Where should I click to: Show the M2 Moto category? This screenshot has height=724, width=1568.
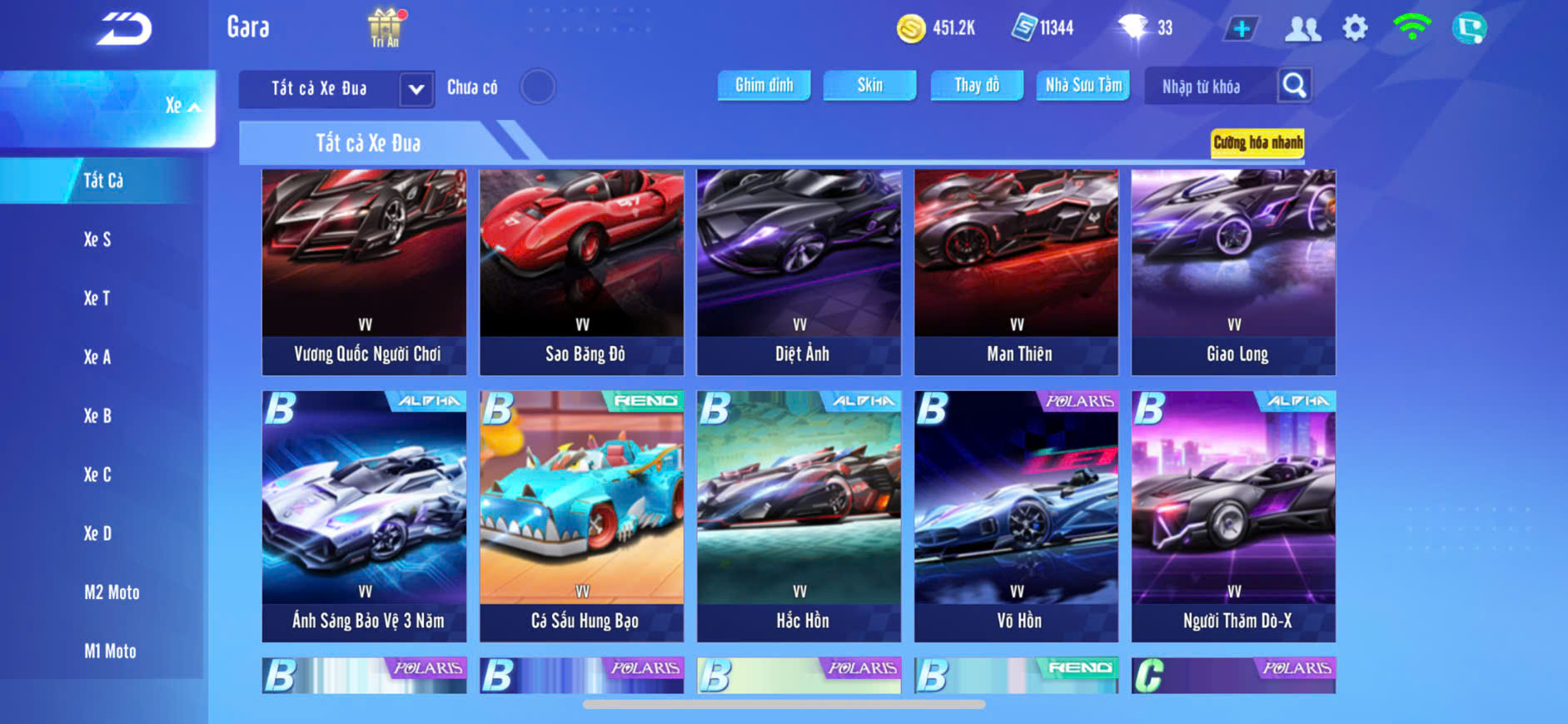[x=112, y=593]
